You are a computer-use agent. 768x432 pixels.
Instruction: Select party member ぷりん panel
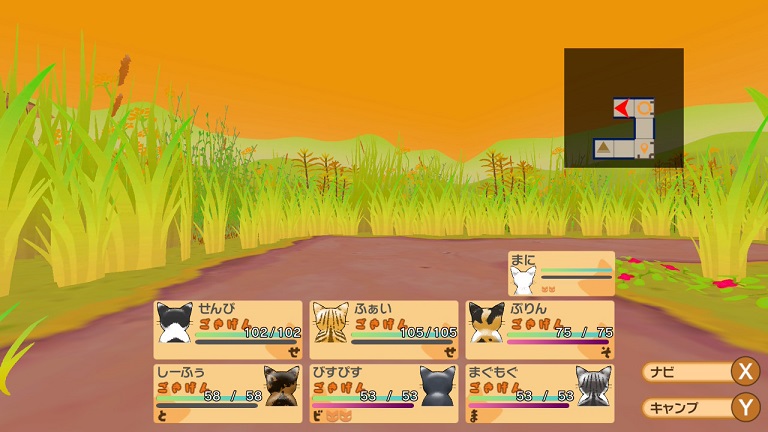540,330
